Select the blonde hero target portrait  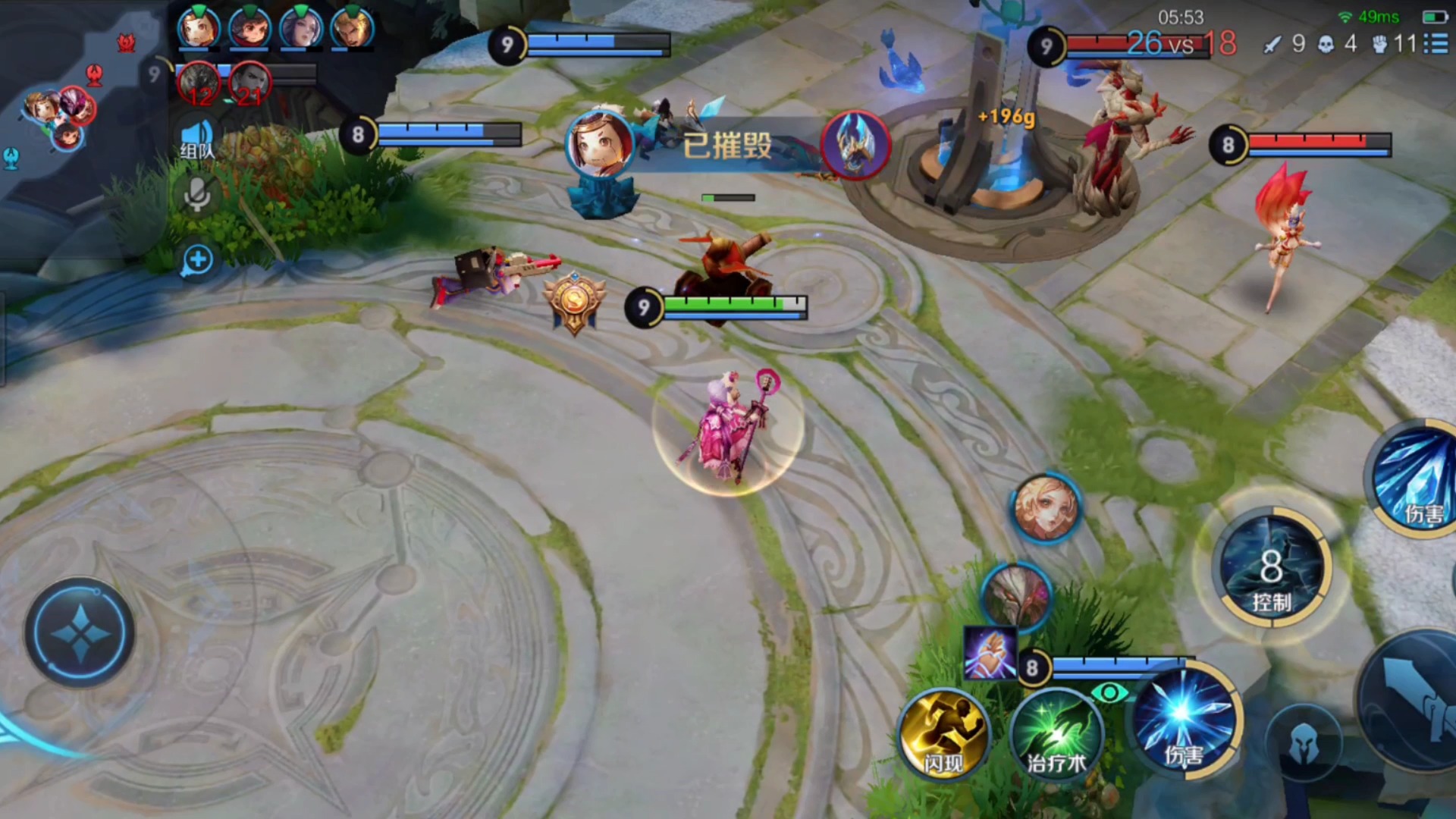1046,507
